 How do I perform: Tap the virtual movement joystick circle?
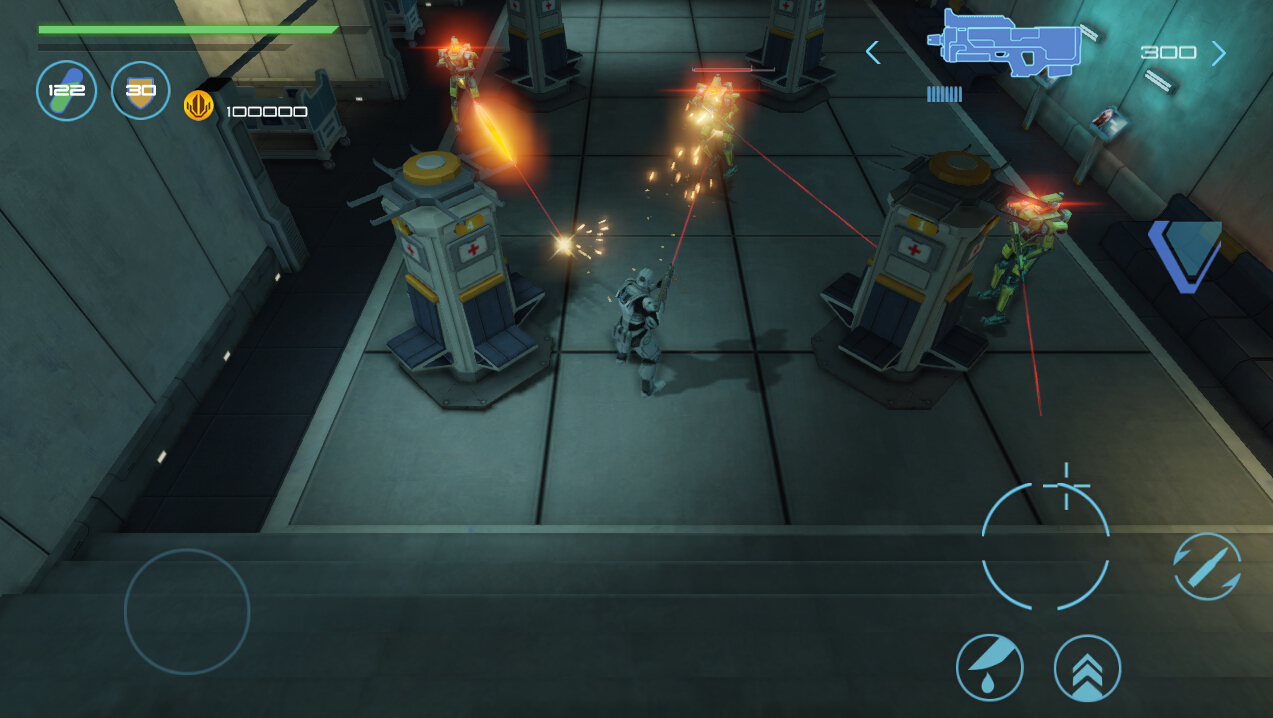click(187, 611)
